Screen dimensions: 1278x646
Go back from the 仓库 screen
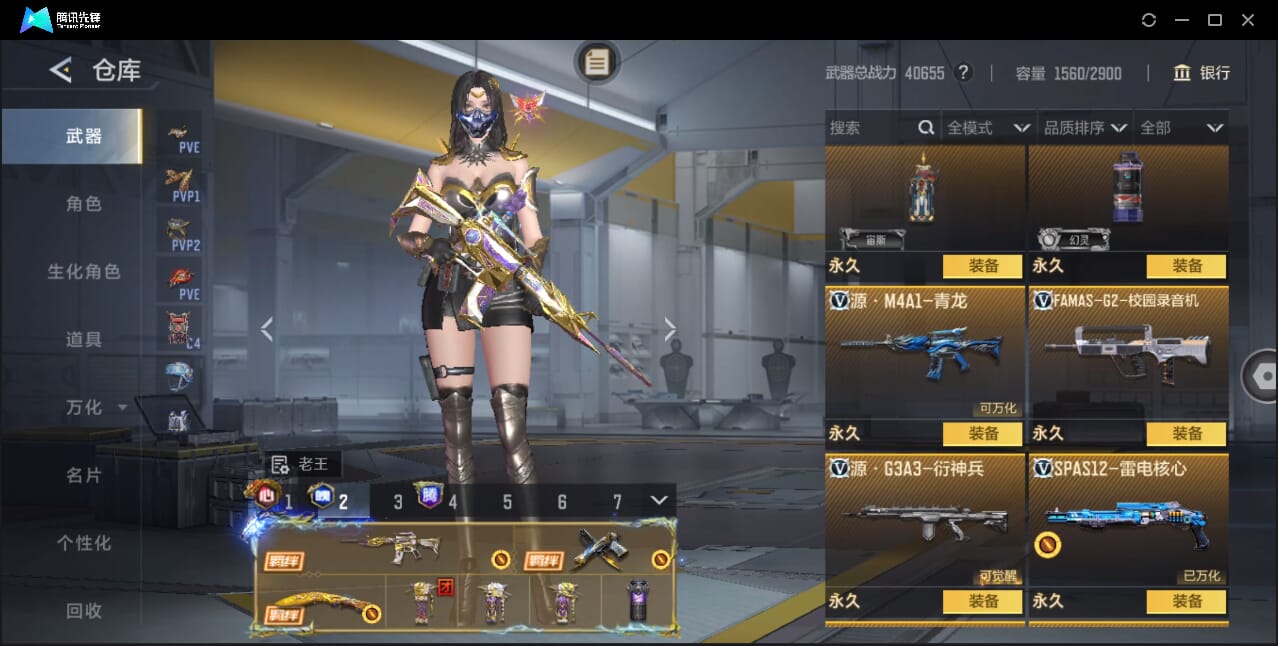pyautogui.click(x=61, y=70)
